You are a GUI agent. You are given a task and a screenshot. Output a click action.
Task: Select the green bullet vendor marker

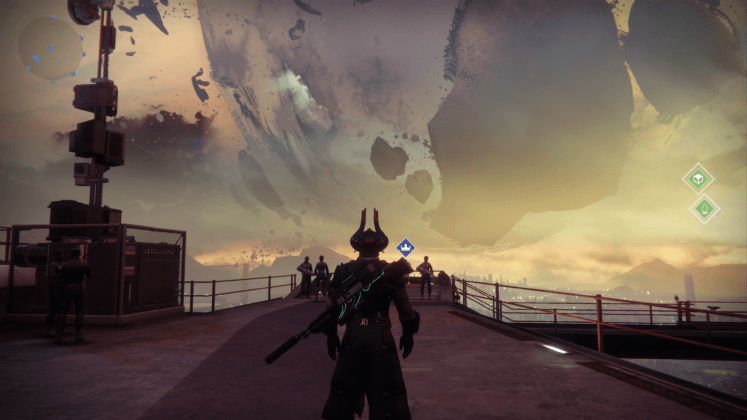tap(704, 208)
